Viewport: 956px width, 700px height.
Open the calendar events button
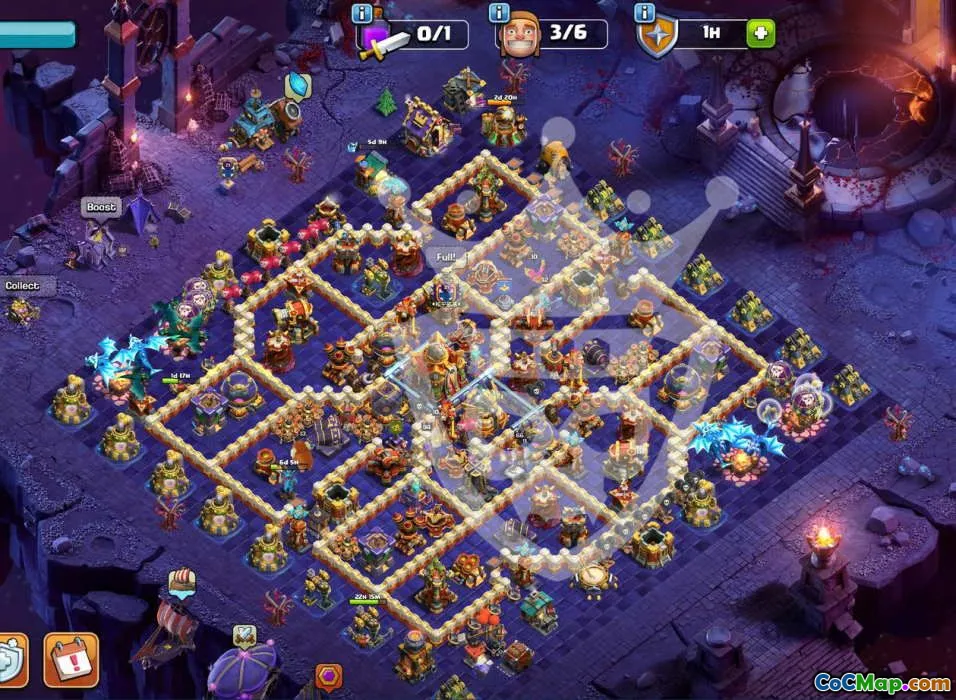point(71,660)
